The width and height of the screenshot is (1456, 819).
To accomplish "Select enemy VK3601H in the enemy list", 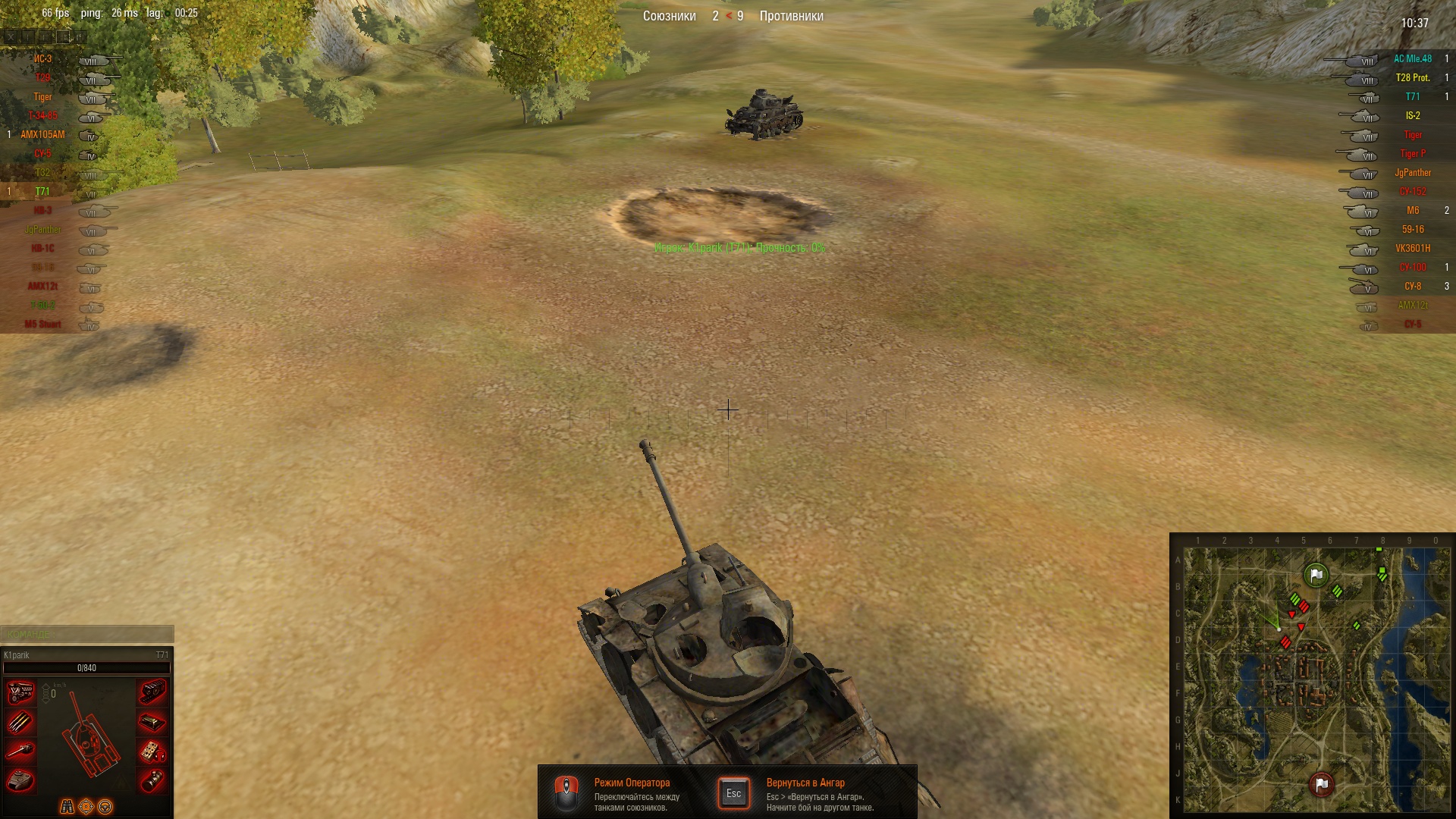I will [1412, 249].
